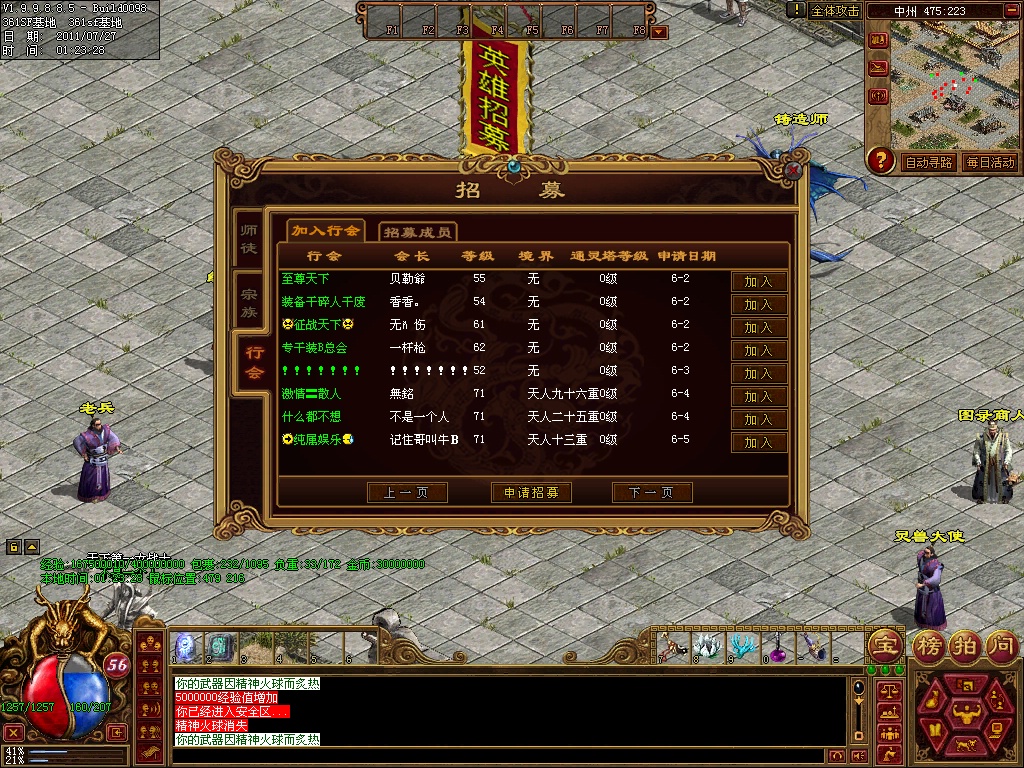Open the character panel with the muscular figure icon
The height and width of the screenshot is (768, 1024).
[x=966, y=711]
